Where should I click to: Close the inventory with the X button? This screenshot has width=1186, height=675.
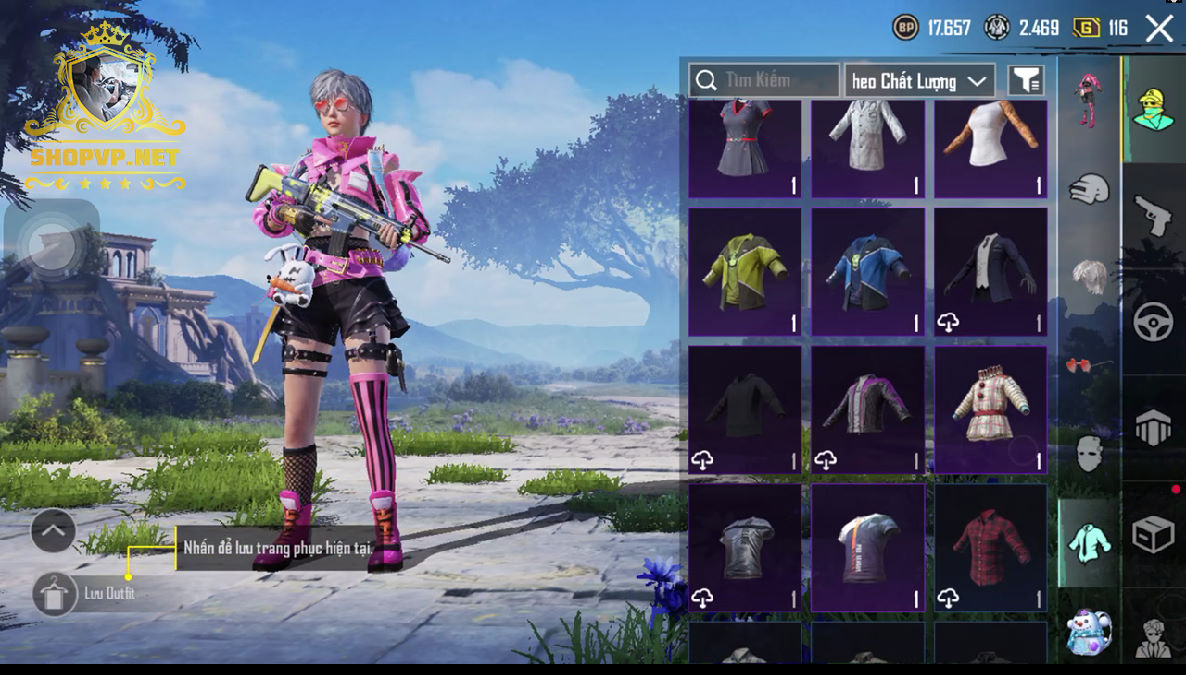click(x=1159, y=28)
